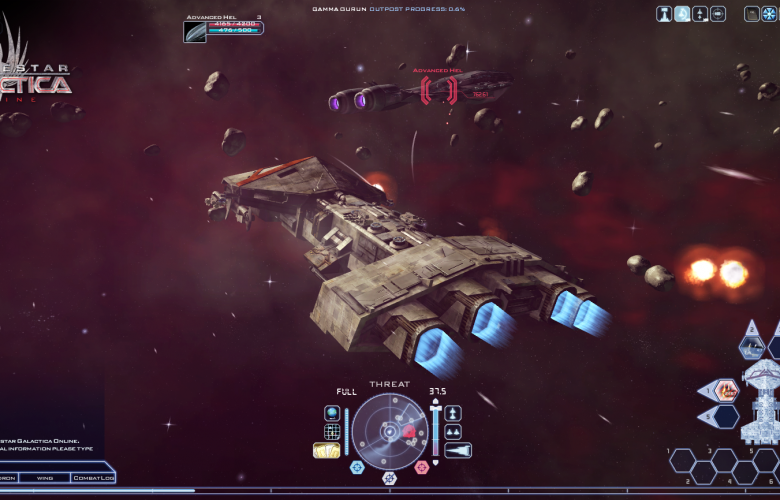
Task: Open the two-ships formation icon in top bar
Action: 700,14
